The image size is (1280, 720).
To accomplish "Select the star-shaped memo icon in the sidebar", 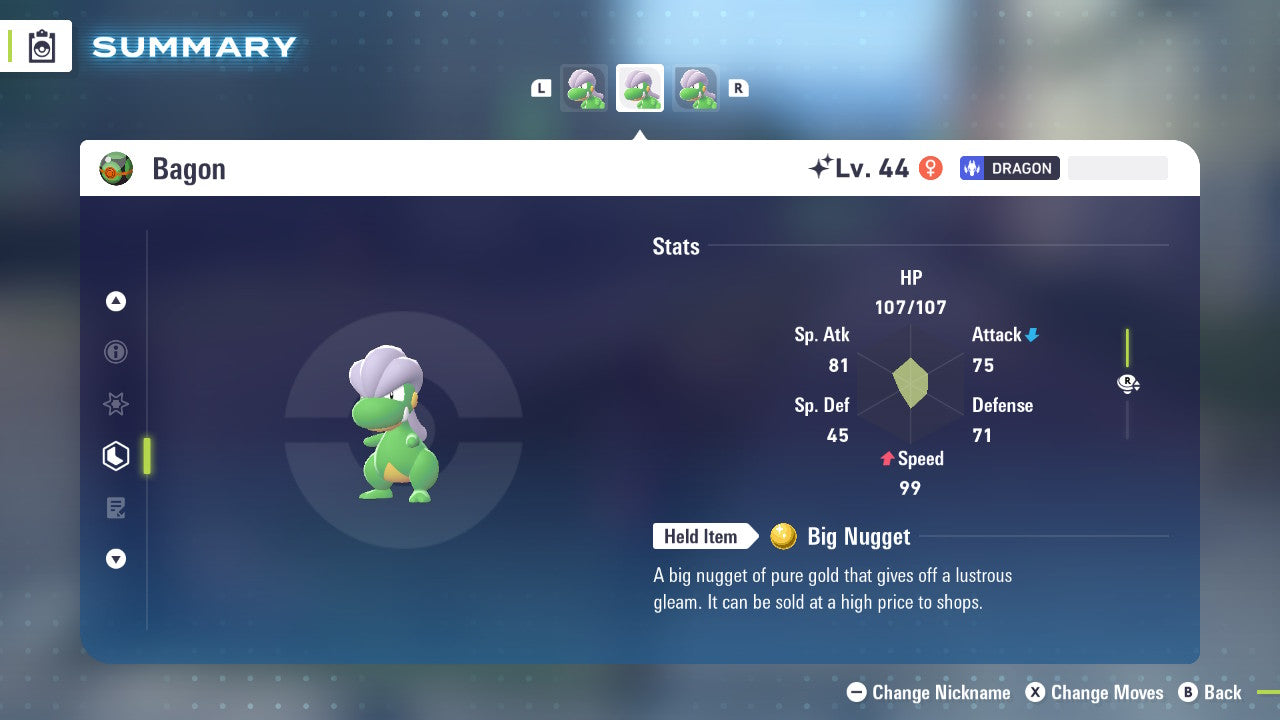I will (116, 404).
